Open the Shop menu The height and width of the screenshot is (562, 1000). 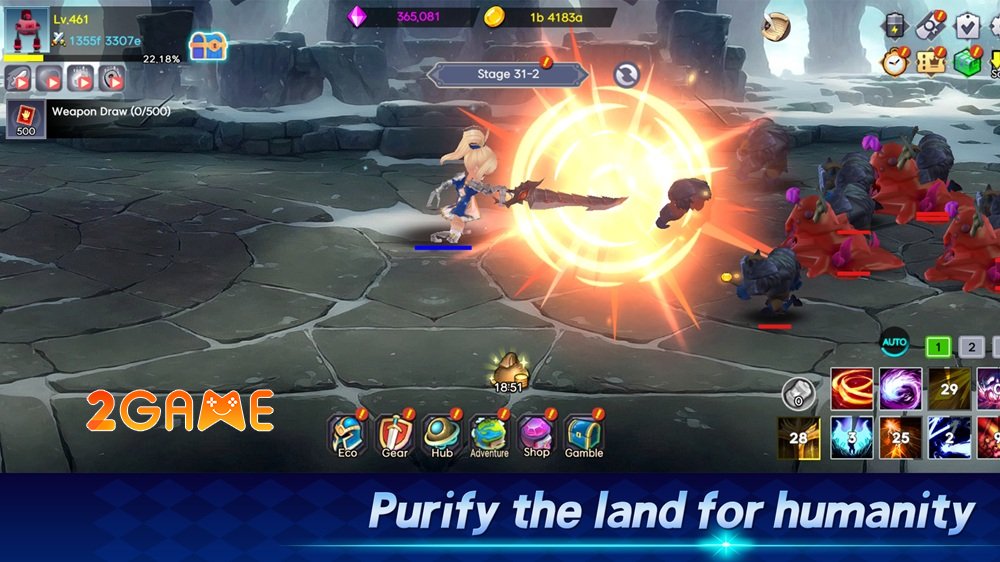[x=537, y=435]
